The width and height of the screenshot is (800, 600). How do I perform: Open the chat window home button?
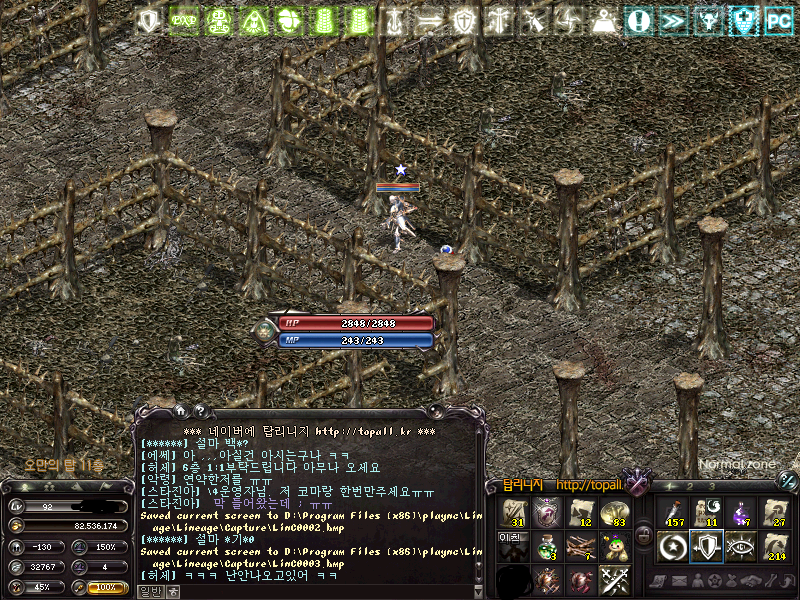(181, 410)
